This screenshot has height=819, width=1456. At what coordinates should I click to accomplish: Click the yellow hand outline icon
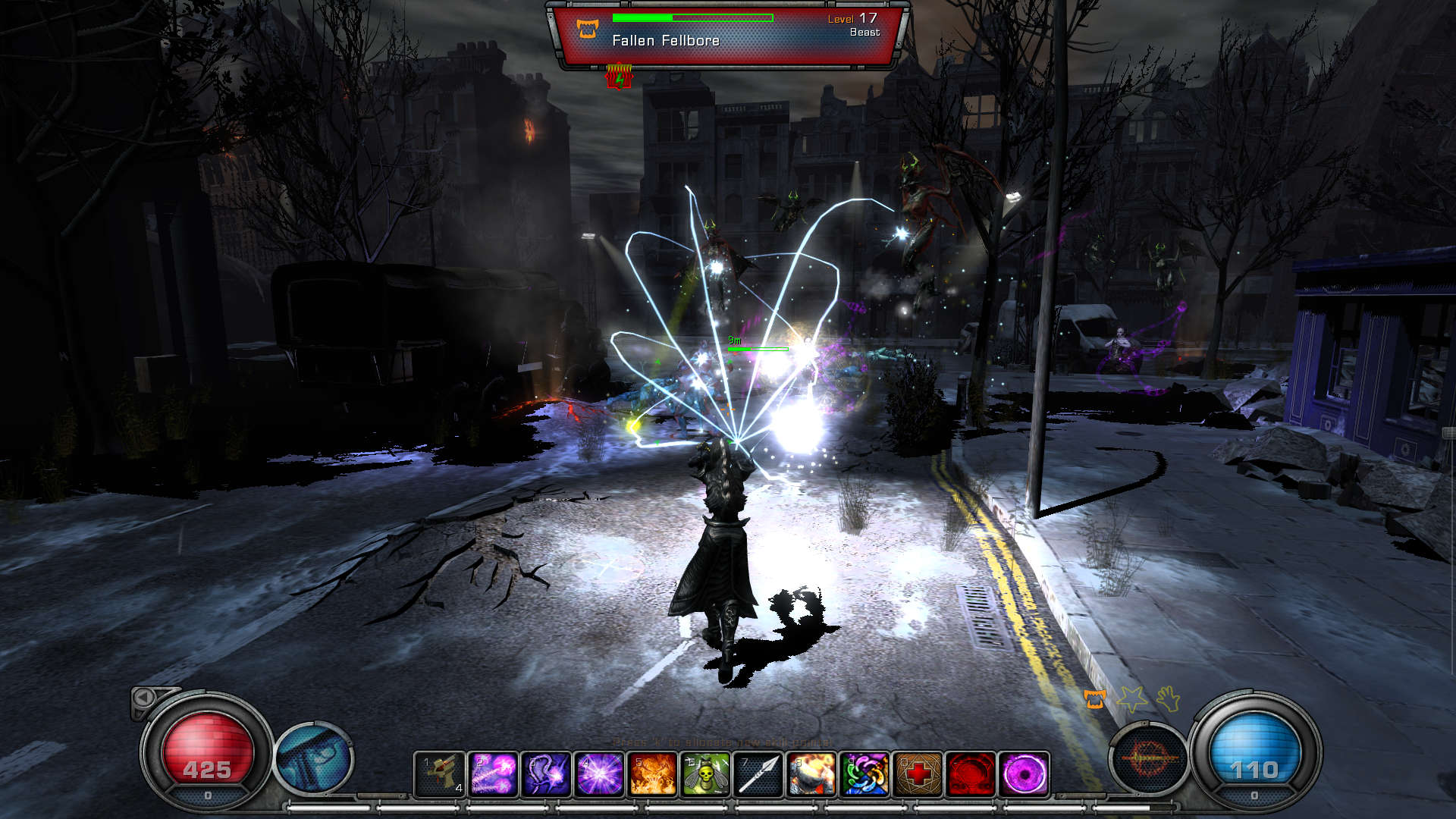1169,698
